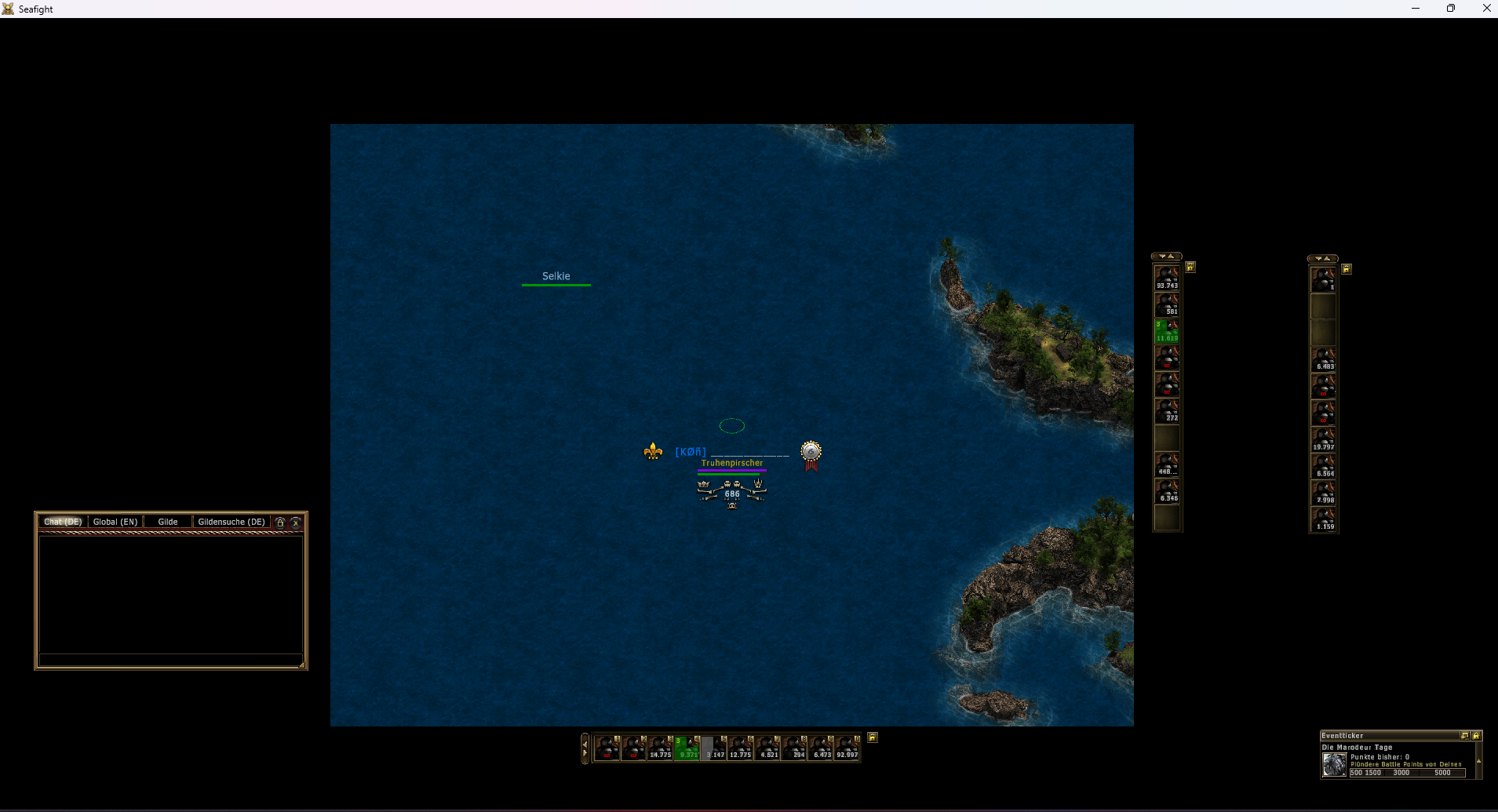Viewport: 1498px width, 812px height.
Task: Open the Global (EN) chat tab
Action: (x=115, y=522)
